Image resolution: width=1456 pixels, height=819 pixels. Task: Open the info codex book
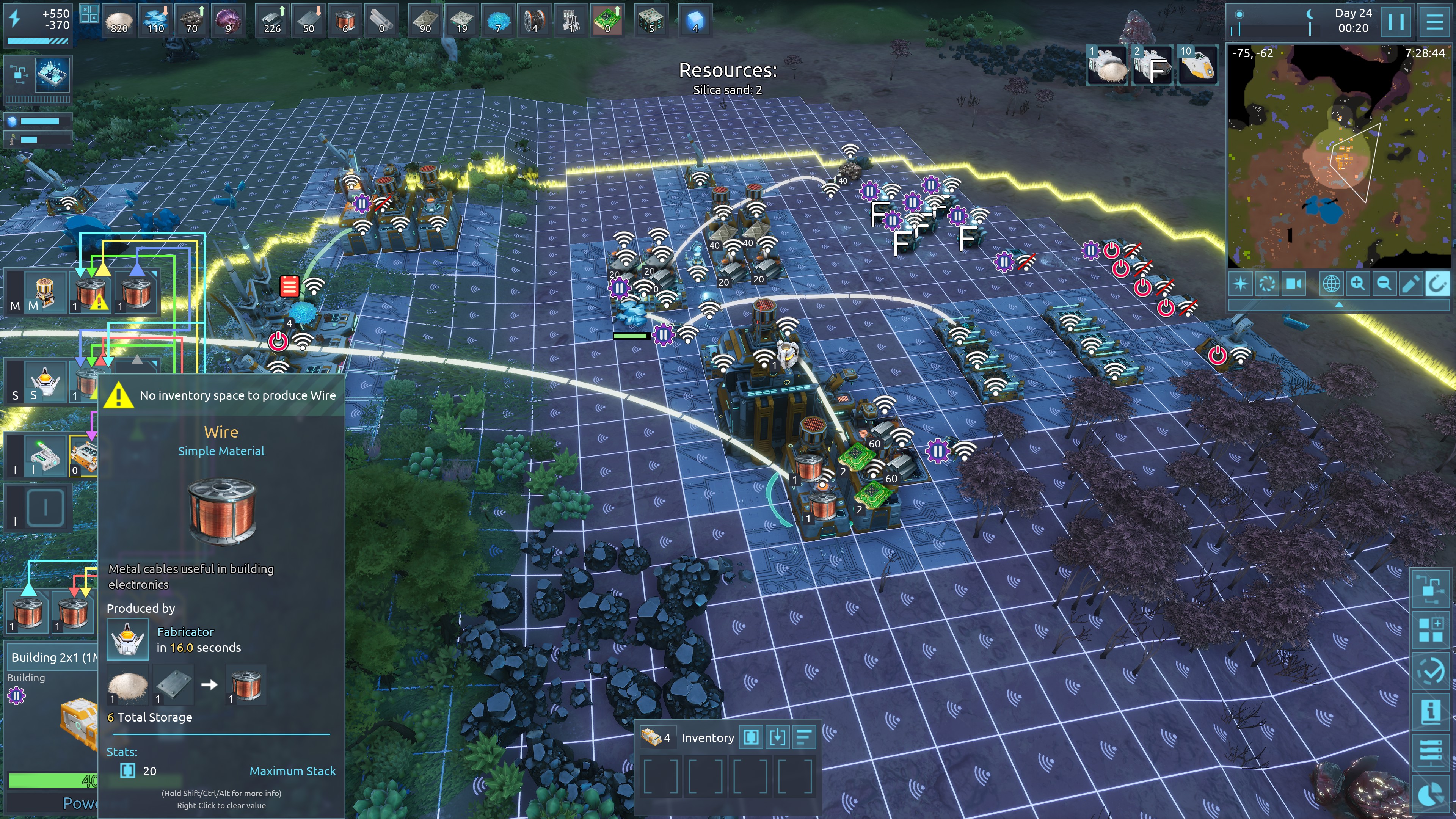pyautogui.click(x=1431, y=711)
